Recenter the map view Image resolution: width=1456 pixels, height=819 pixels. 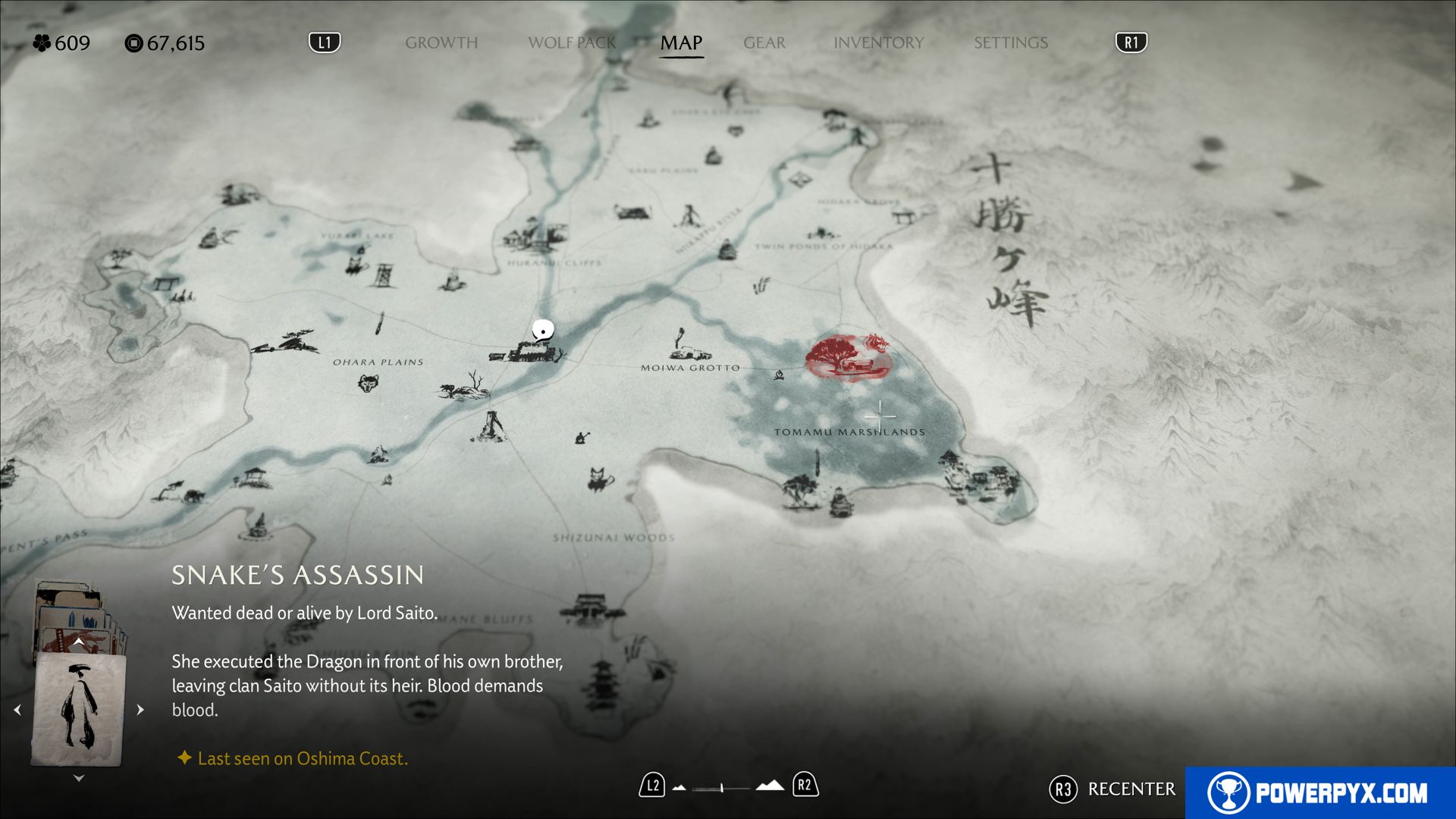[x=1112, y=789]
